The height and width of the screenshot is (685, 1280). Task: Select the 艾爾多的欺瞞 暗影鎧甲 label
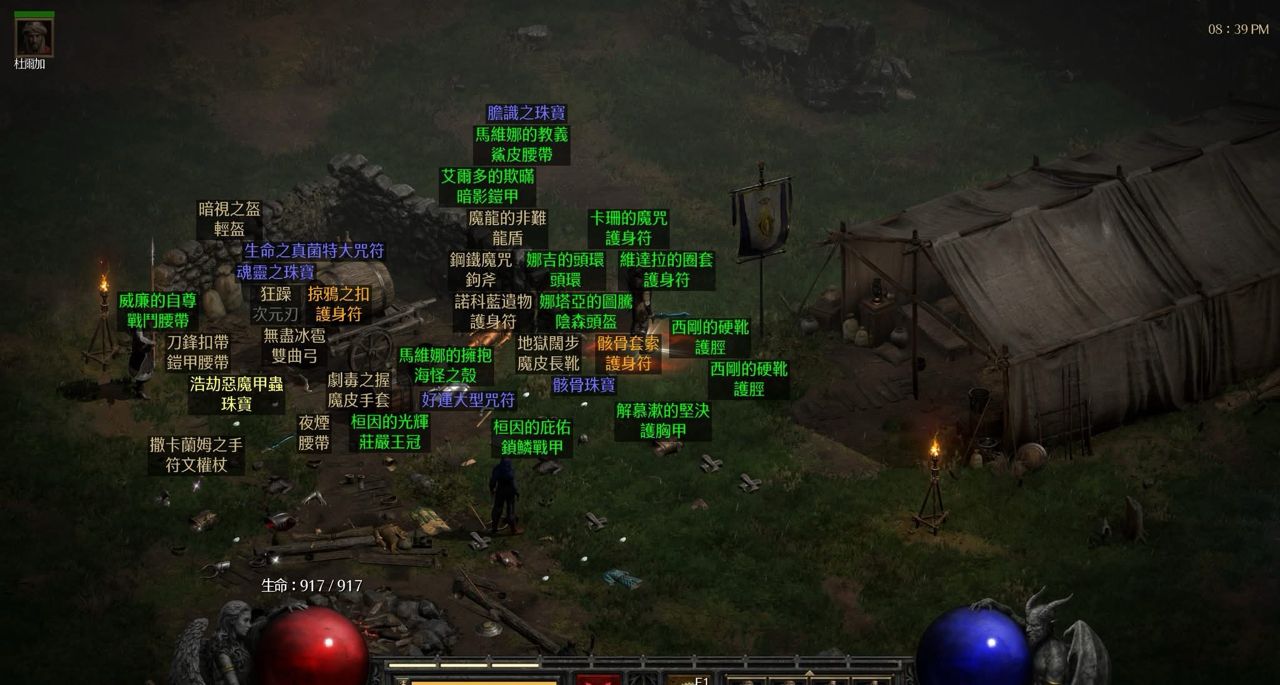487,186
